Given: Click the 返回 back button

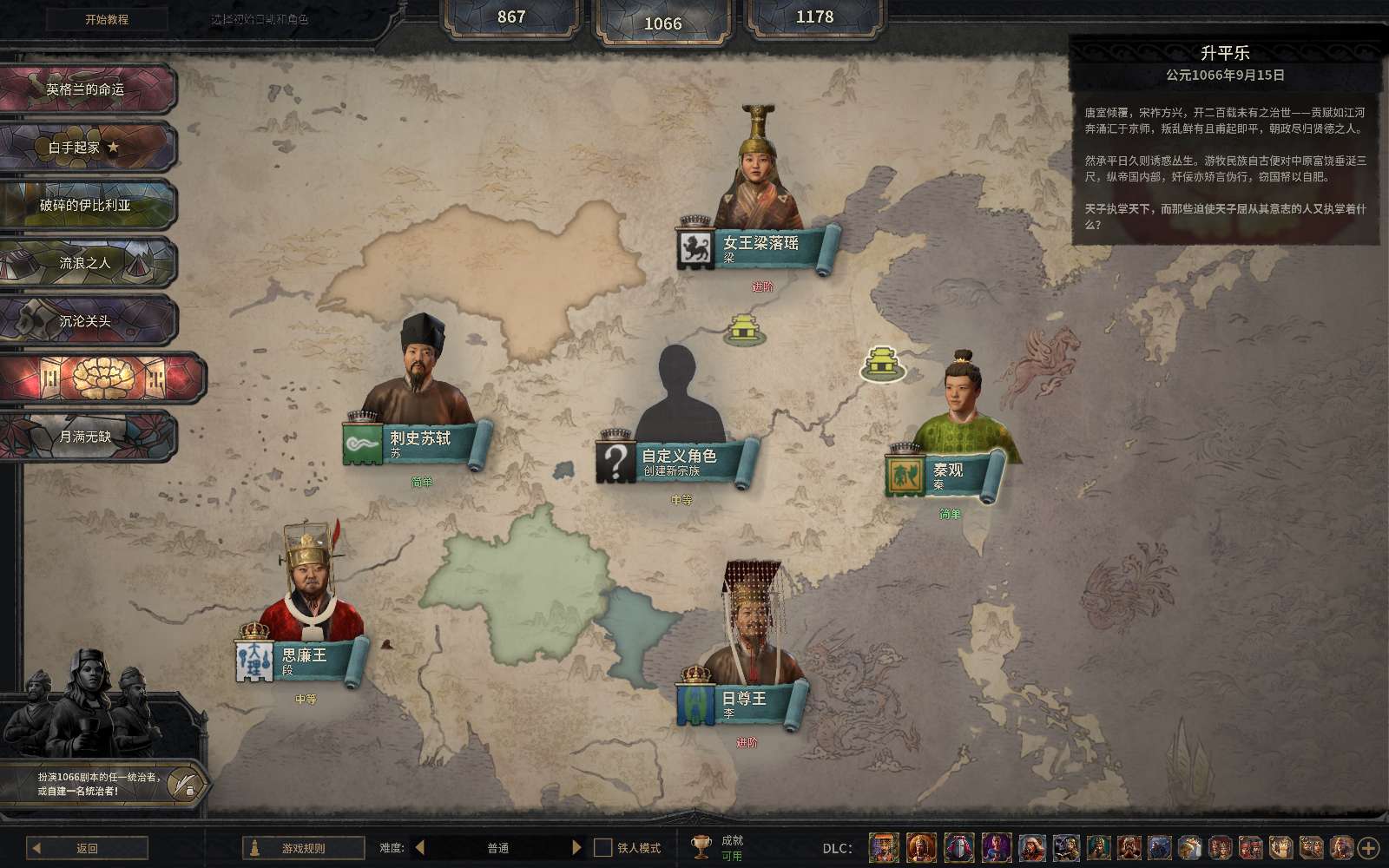Looking at the screenshot, I should click(x=87, y=848).
